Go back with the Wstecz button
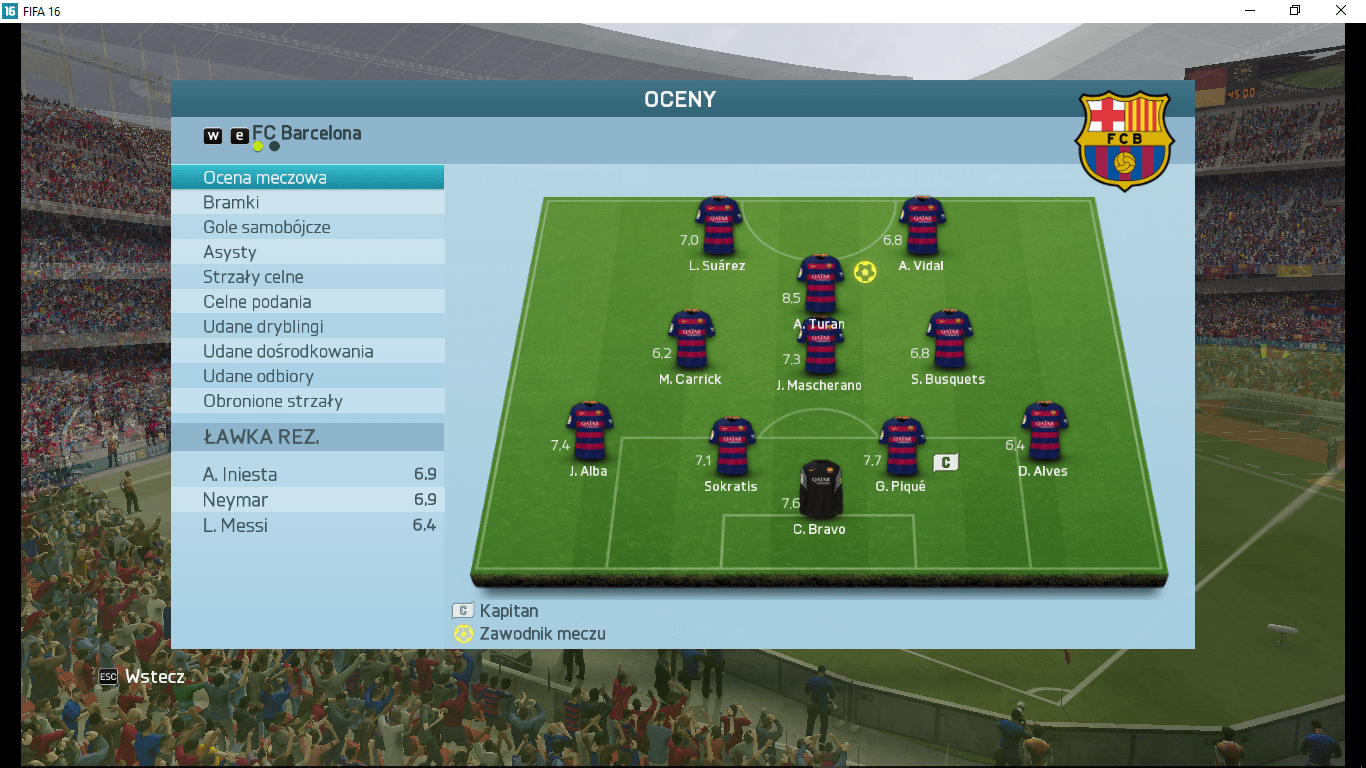 pos(142,677)
